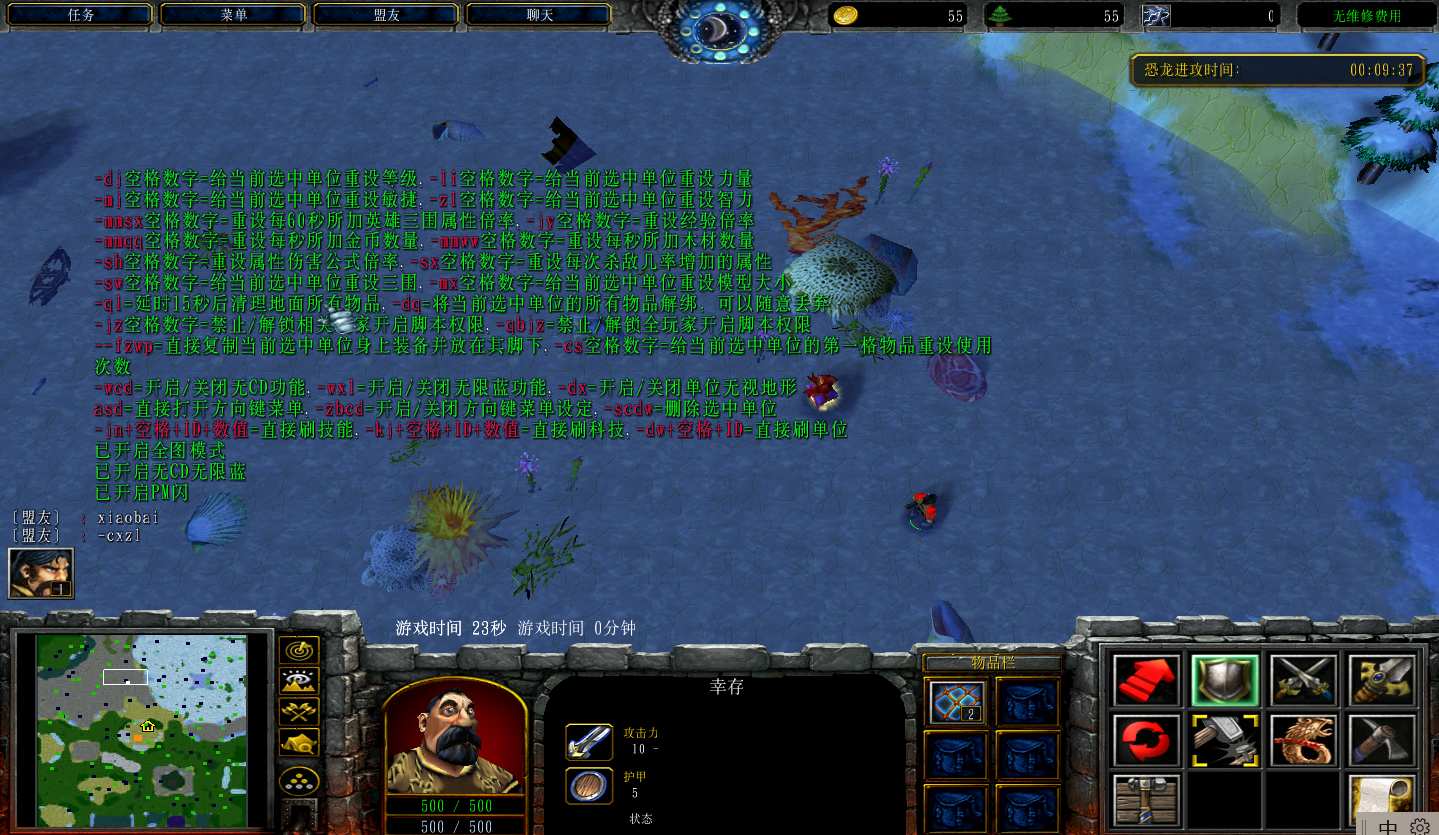Open the 菜单 main menu
Viewport: 1439px width, 835px height.
coord(235,15)
